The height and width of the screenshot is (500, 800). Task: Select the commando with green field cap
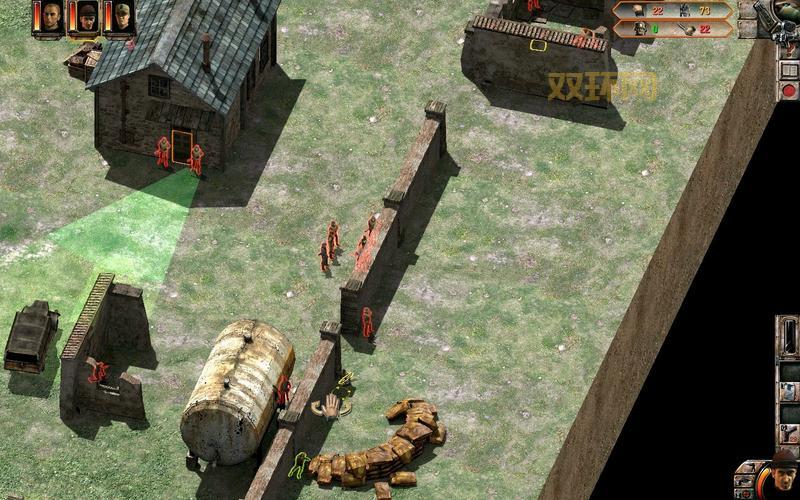tap(122, 17)
